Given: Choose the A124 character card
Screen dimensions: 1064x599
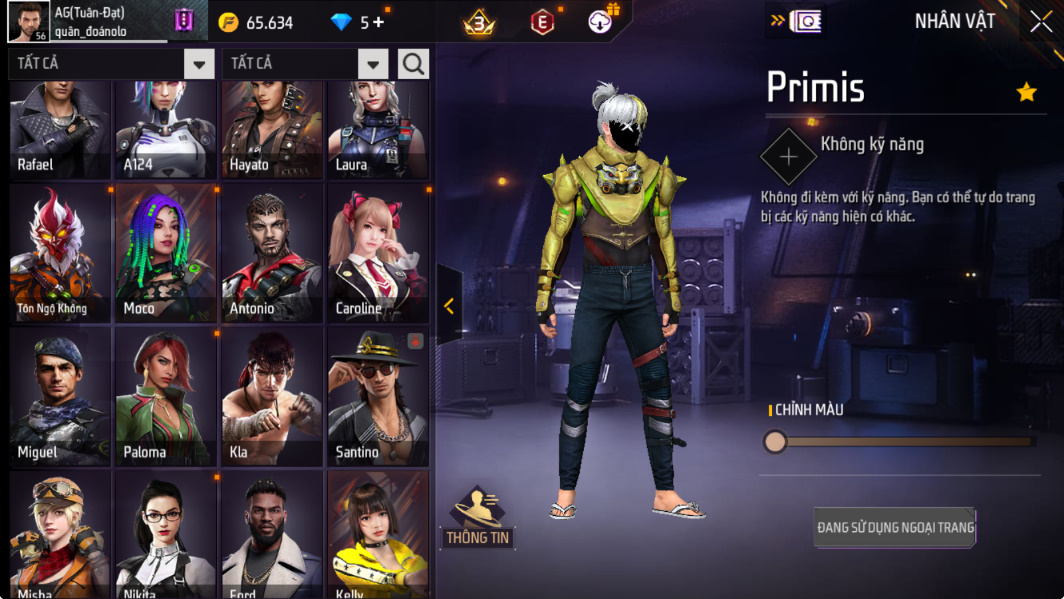Looking at the screenshot, I should [165, 130].
